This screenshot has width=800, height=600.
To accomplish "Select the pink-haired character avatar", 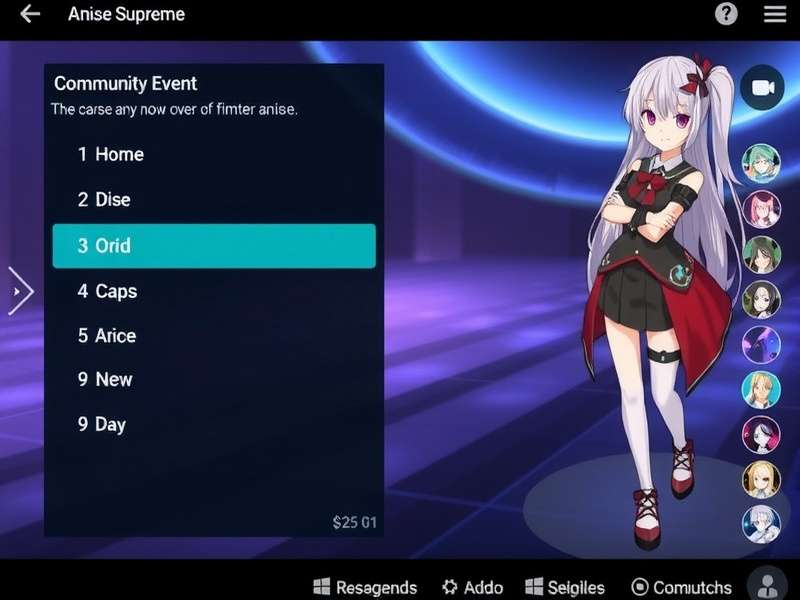I will [x=761, y=209].
